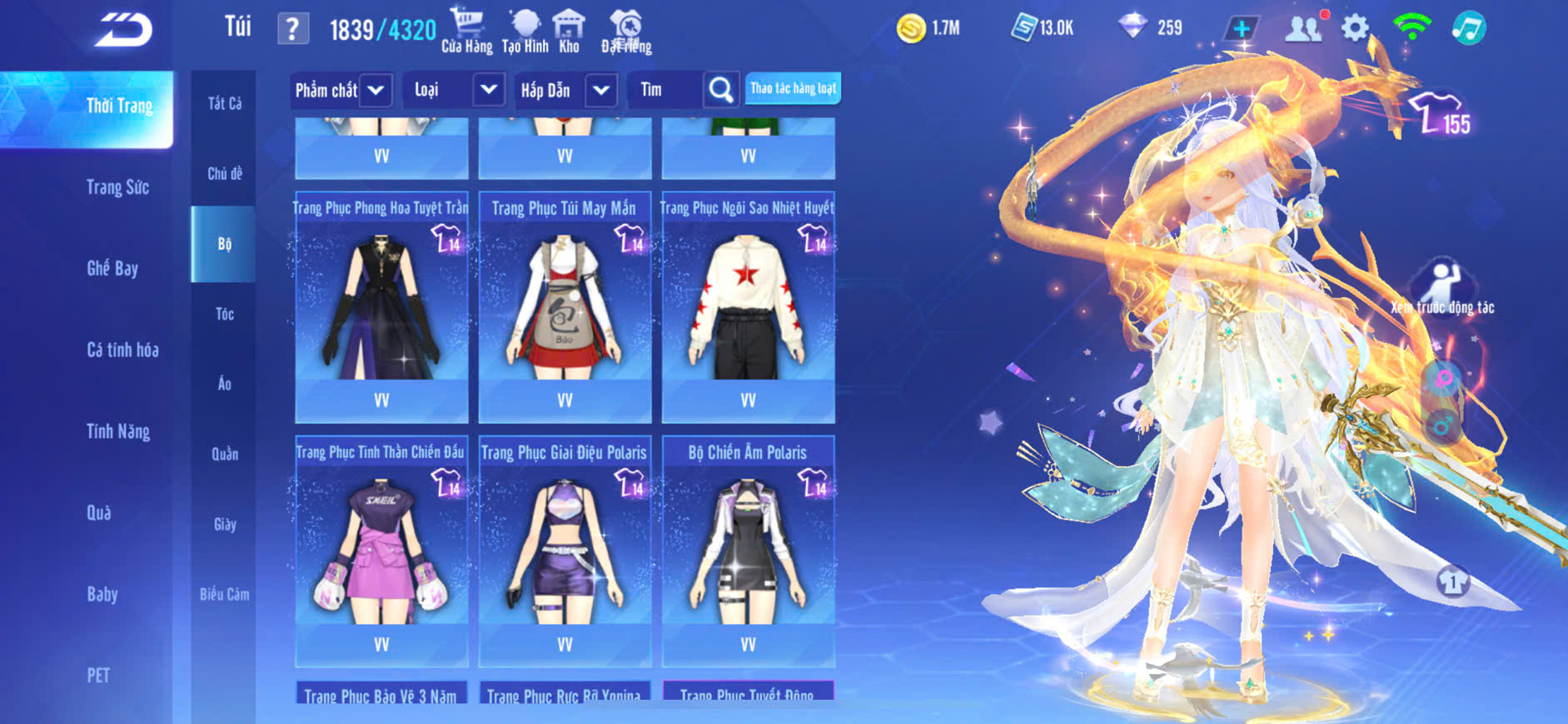Open the Cá tính hóa category
This screenshot has height=724, width=1568.
click(x=122, y=350)
